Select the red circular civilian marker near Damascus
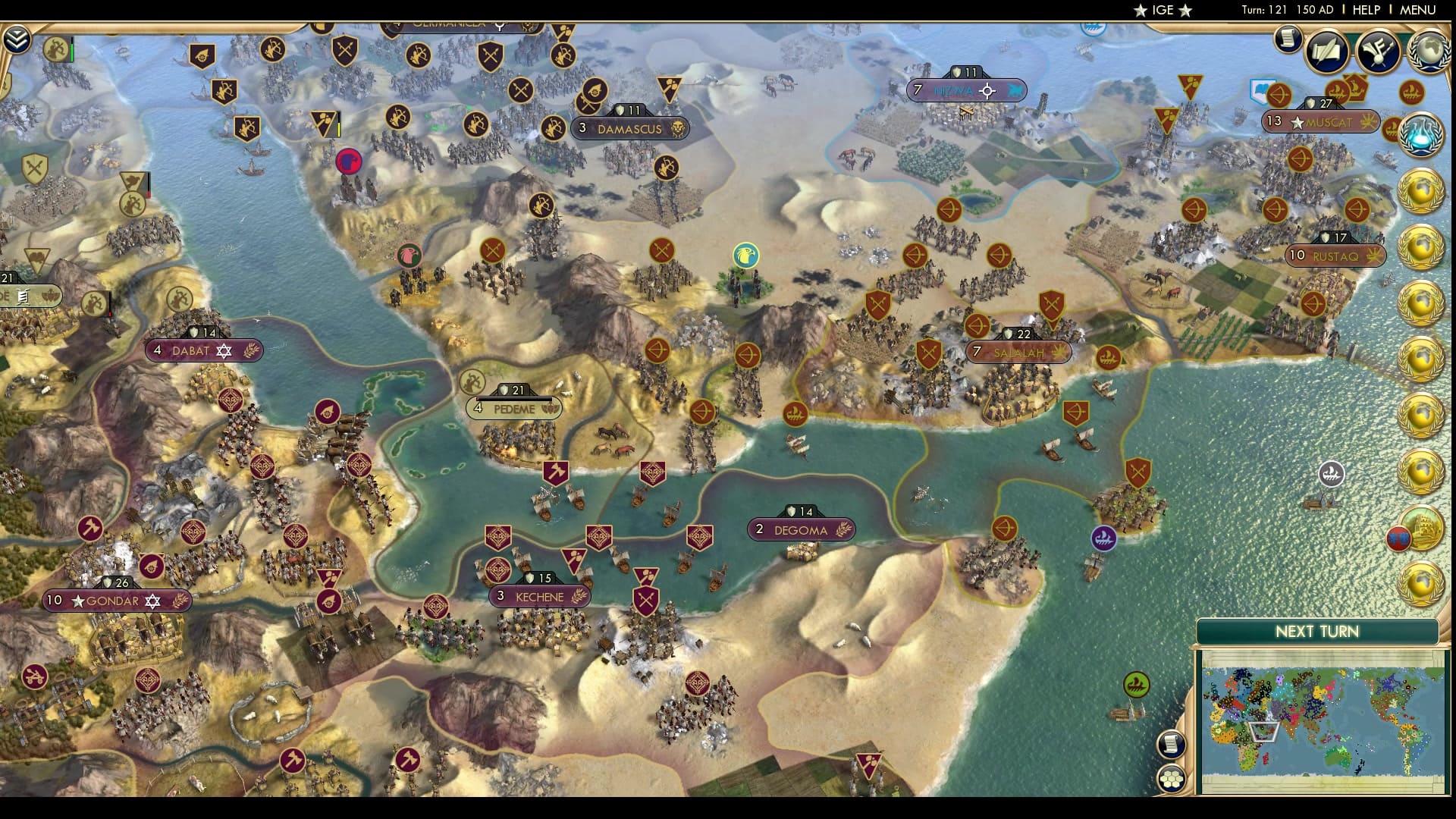 (x=348, y=162)
